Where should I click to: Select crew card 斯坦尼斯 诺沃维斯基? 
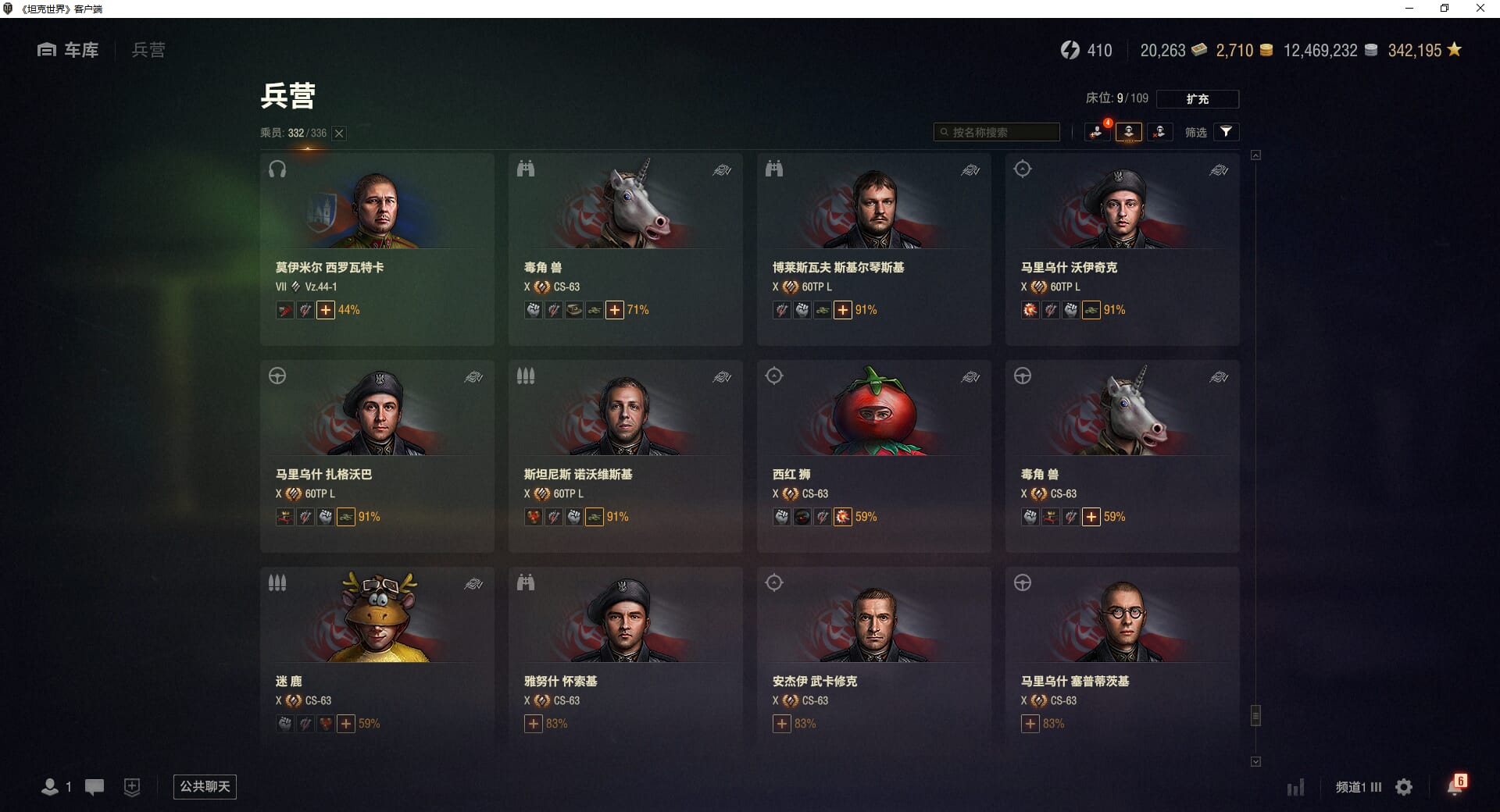[x=625, y=455]
